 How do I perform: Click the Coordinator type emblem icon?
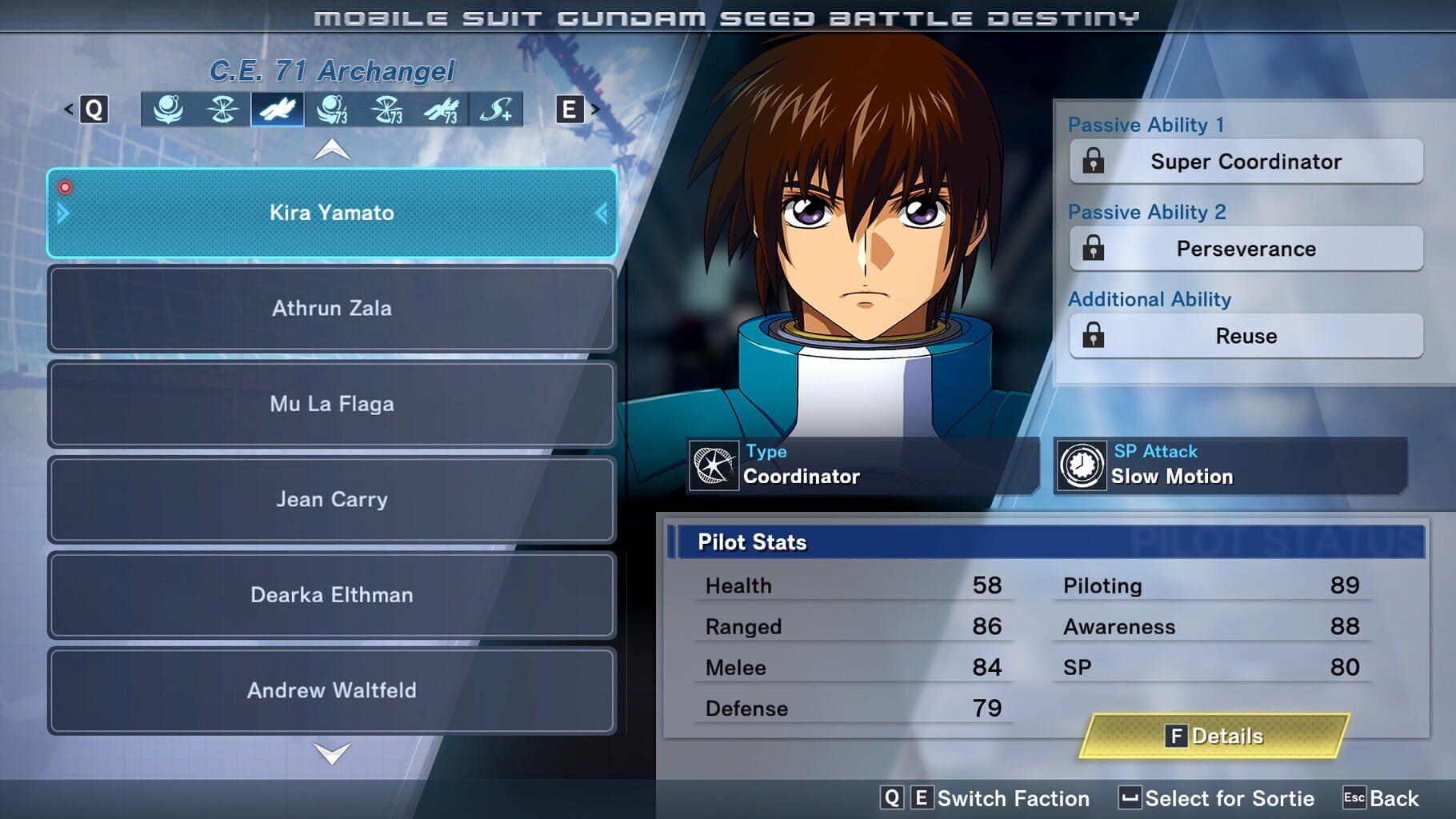[x=714, y=465]
